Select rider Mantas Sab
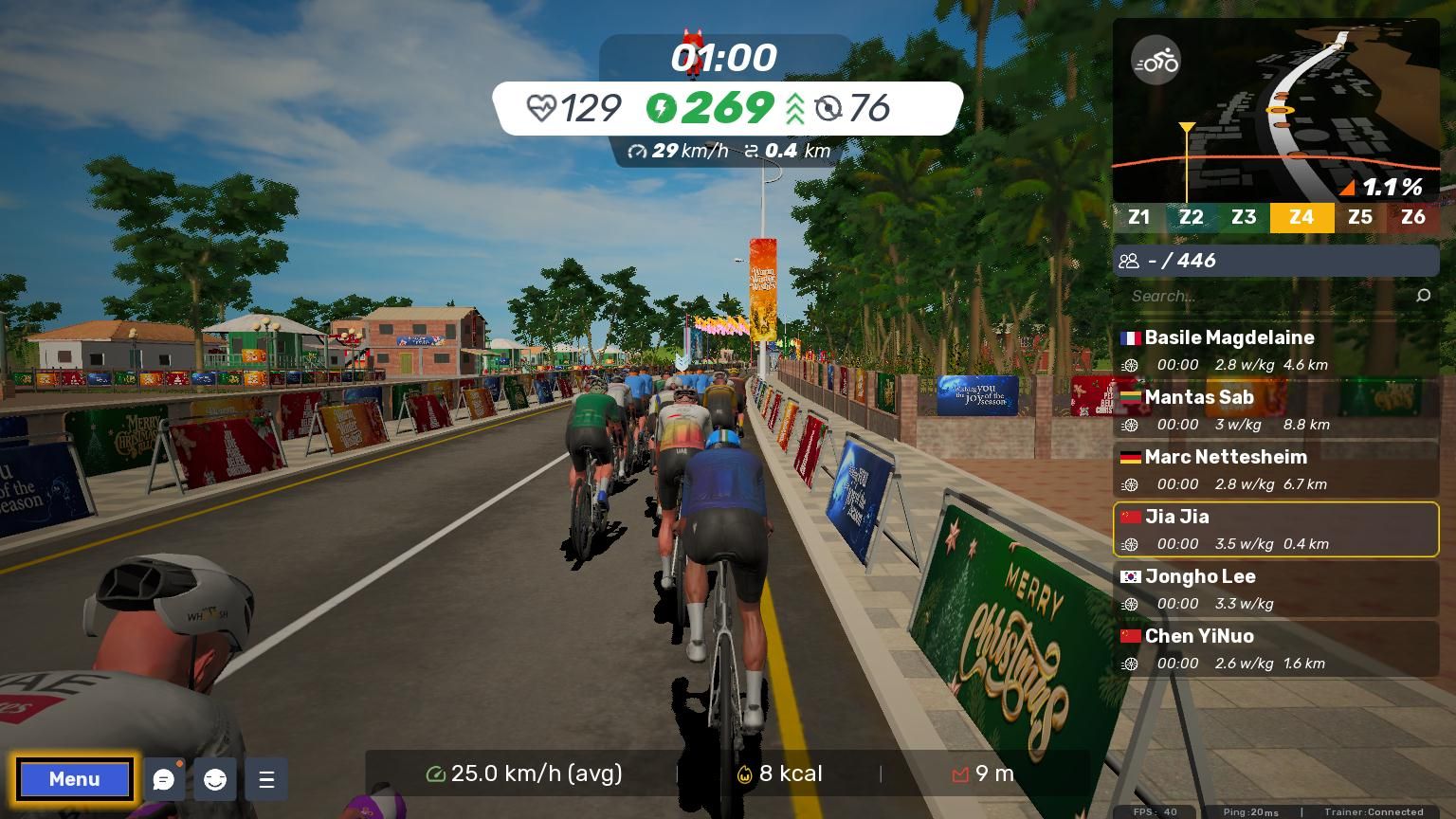 [x=1276, y=409]
